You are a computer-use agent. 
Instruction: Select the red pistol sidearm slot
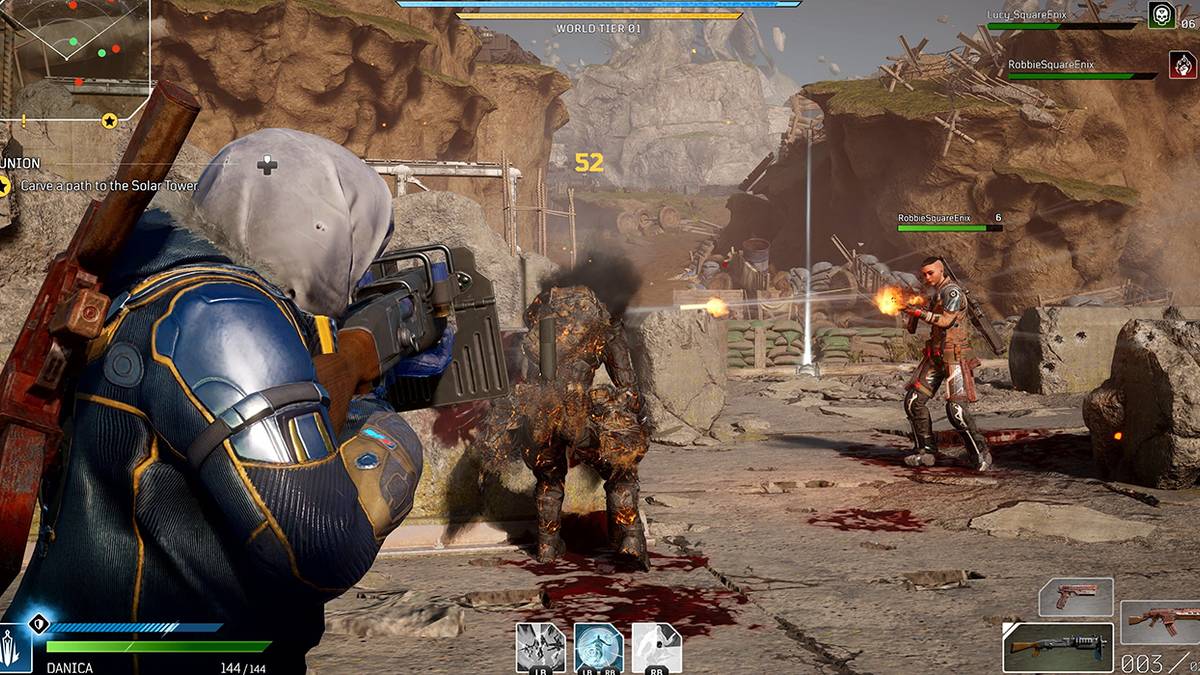point(1075,597)
